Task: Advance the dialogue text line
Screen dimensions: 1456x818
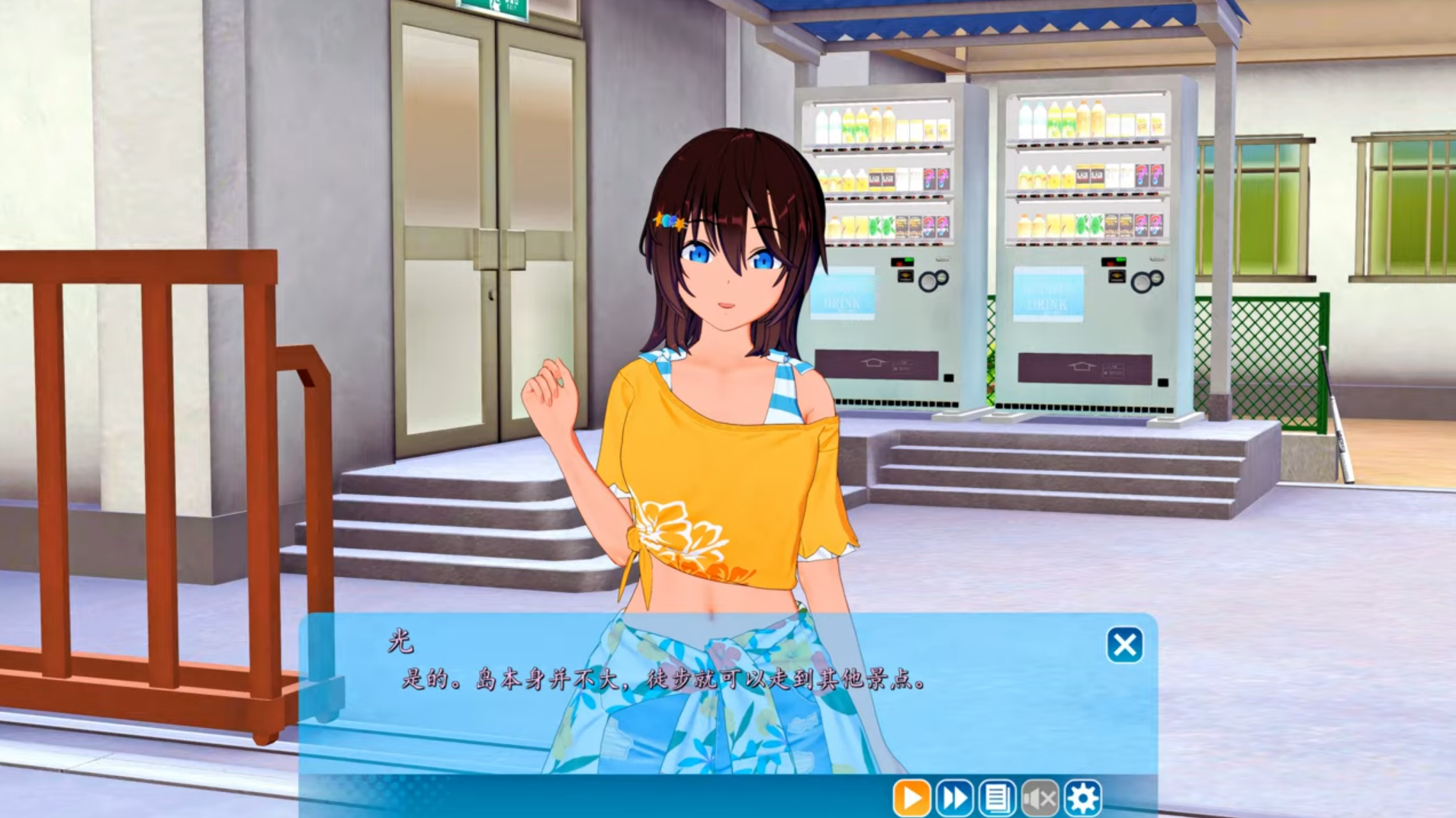Action: pos(664,680)
